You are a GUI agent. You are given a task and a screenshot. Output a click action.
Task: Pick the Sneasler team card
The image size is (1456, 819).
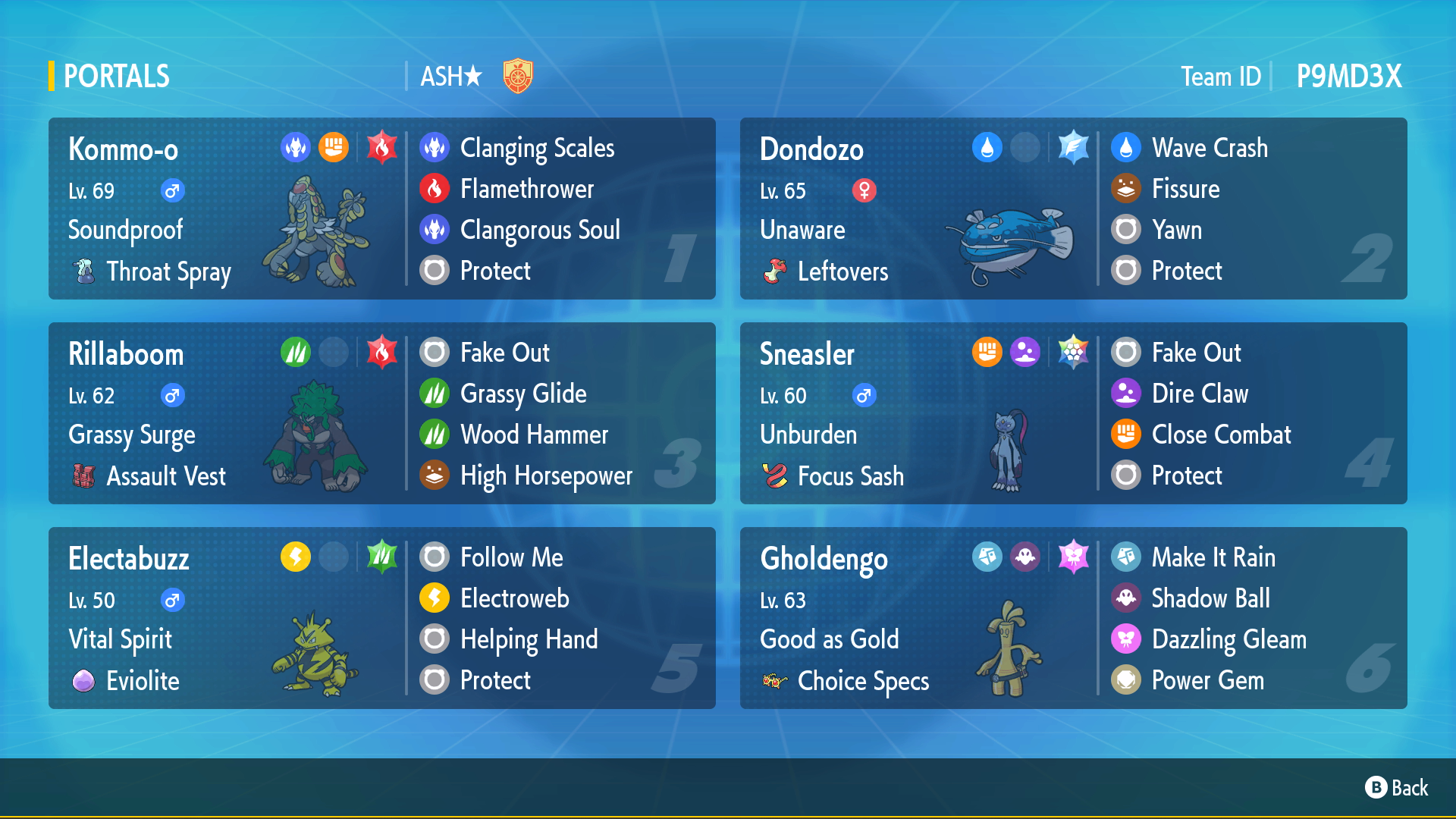pyautogui.click(x=1073, y=413)
